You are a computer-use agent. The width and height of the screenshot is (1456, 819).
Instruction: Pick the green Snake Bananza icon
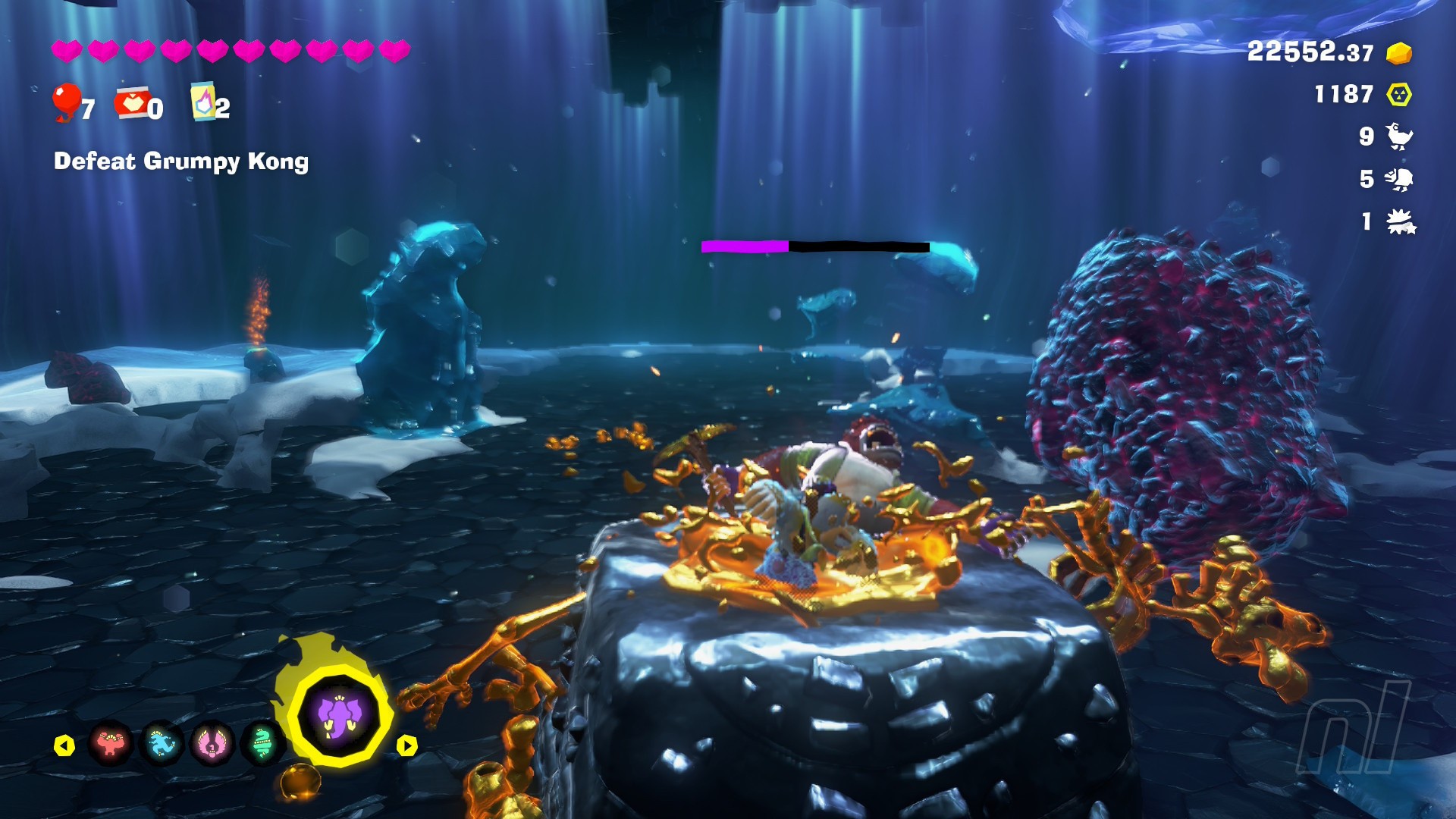click(x=262, y=744)
